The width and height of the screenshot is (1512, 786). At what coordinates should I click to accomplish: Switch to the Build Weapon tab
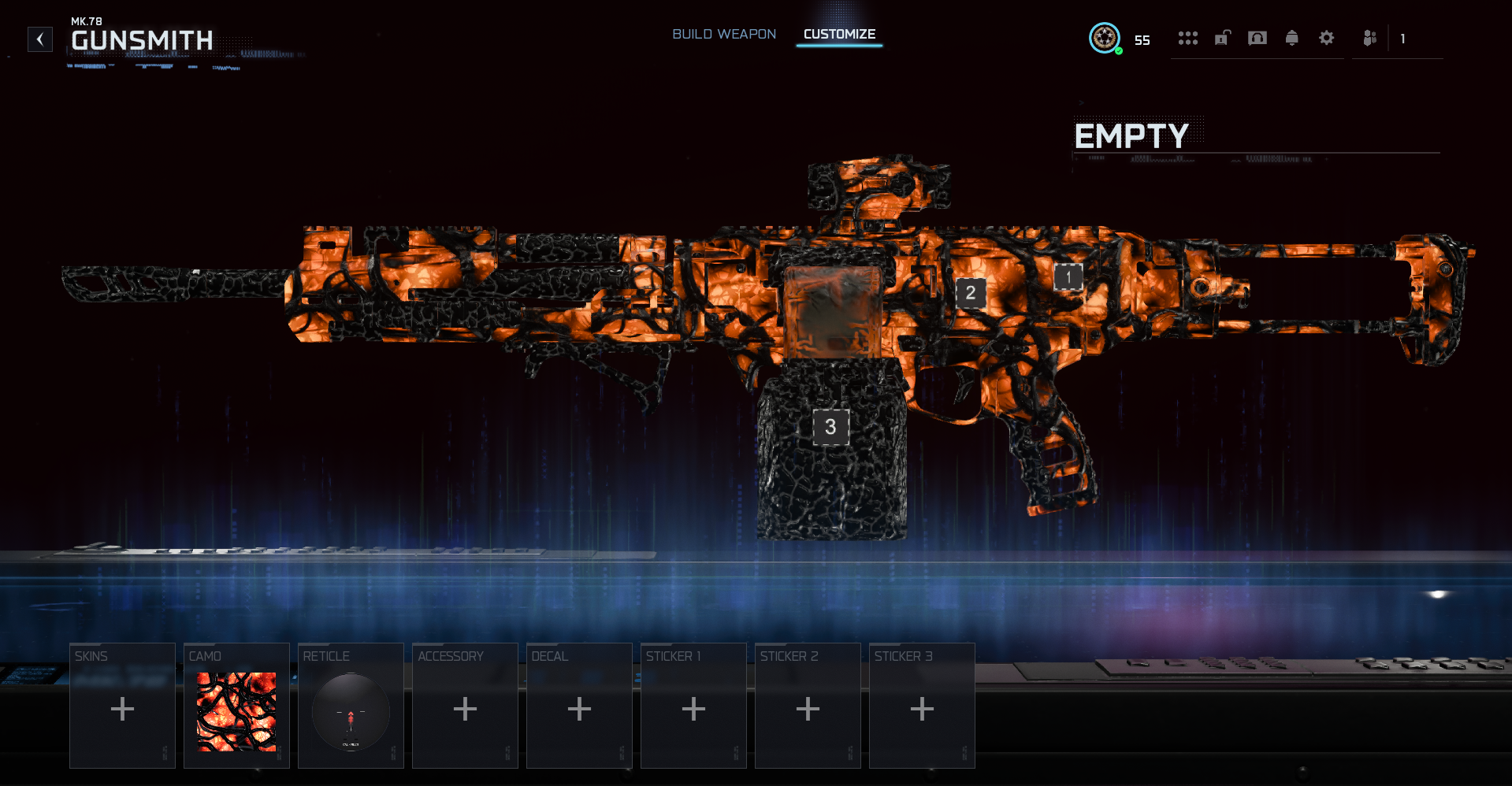(x=724, y=35)
